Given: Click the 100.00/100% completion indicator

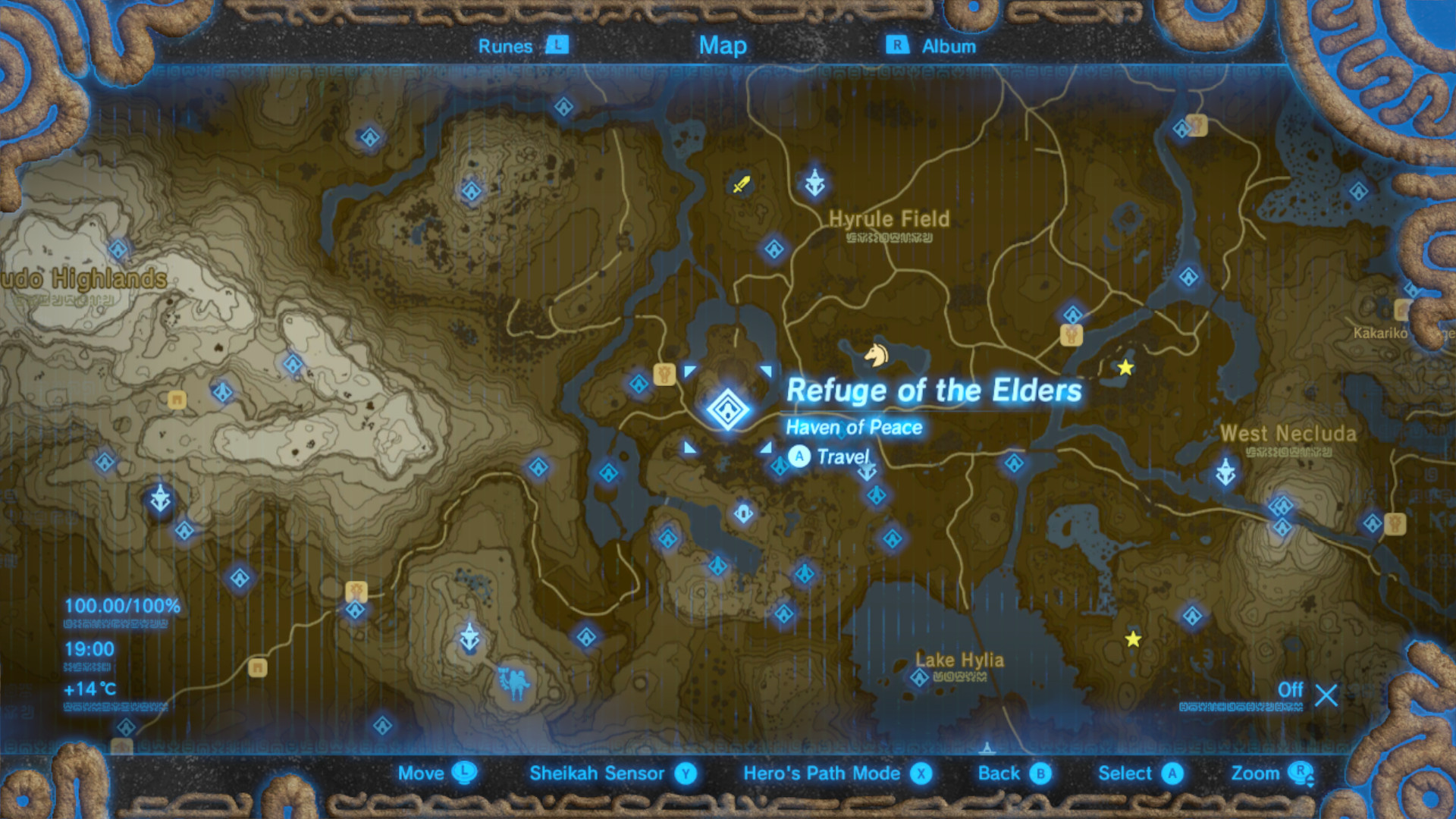Looking at the screenshot, I should (x=121, y=605).
